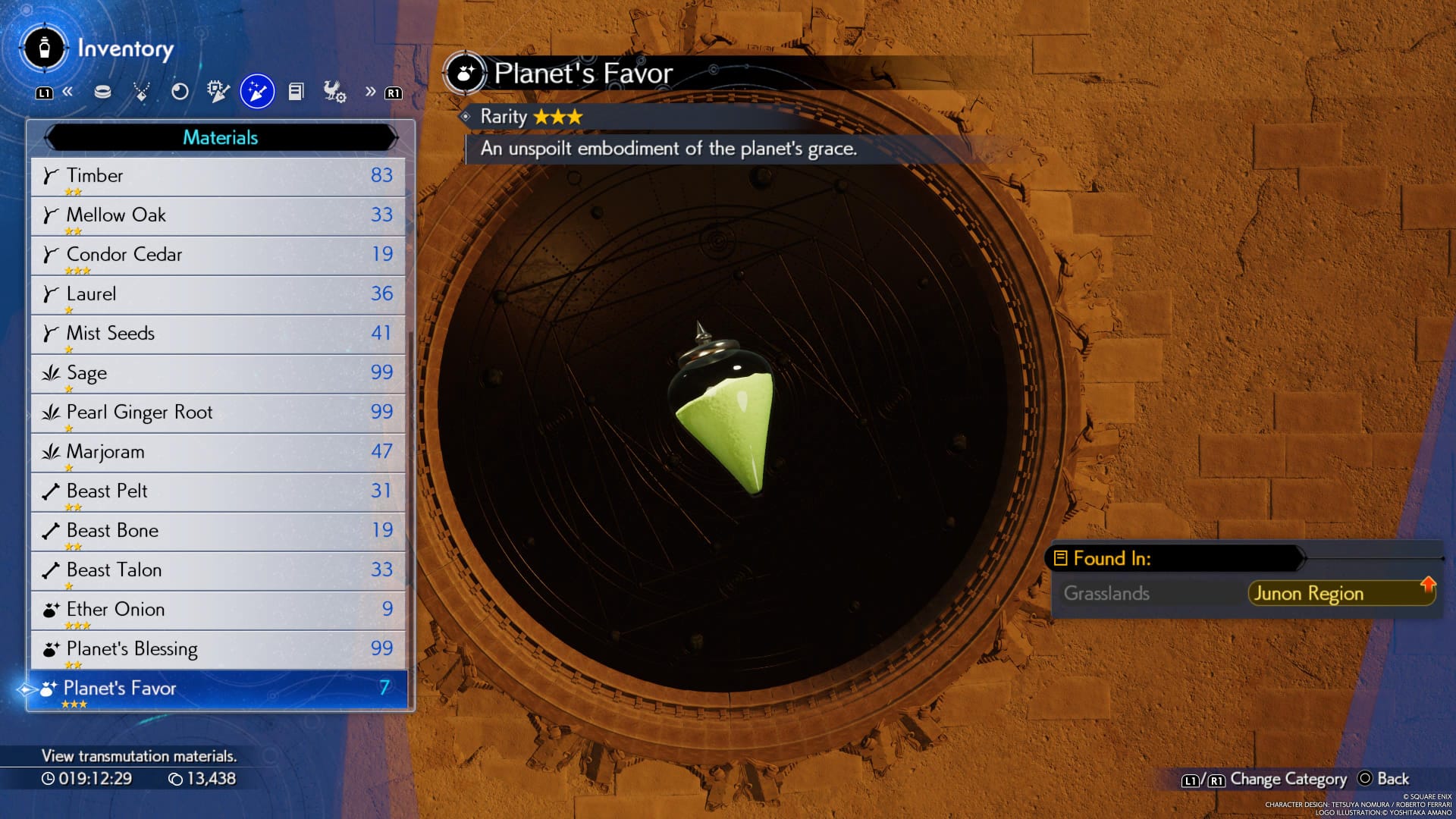Click the Materials tab header

coord(221,137)
